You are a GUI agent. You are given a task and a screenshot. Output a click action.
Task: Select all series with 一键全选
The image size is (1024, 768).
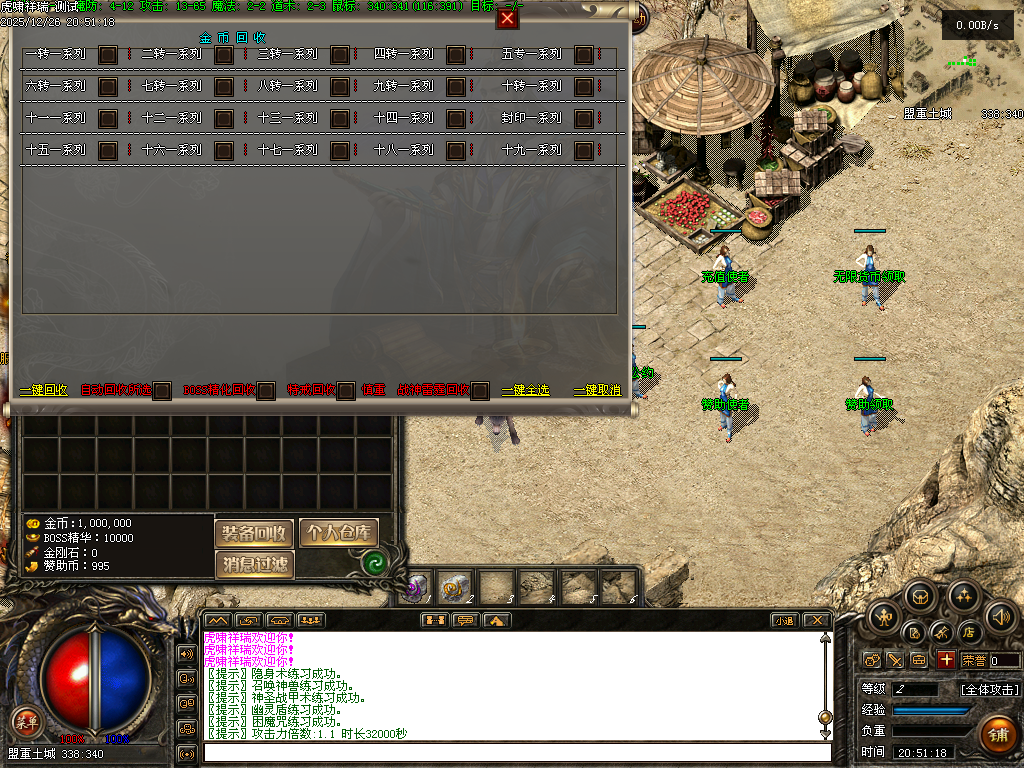pos(525,390)
